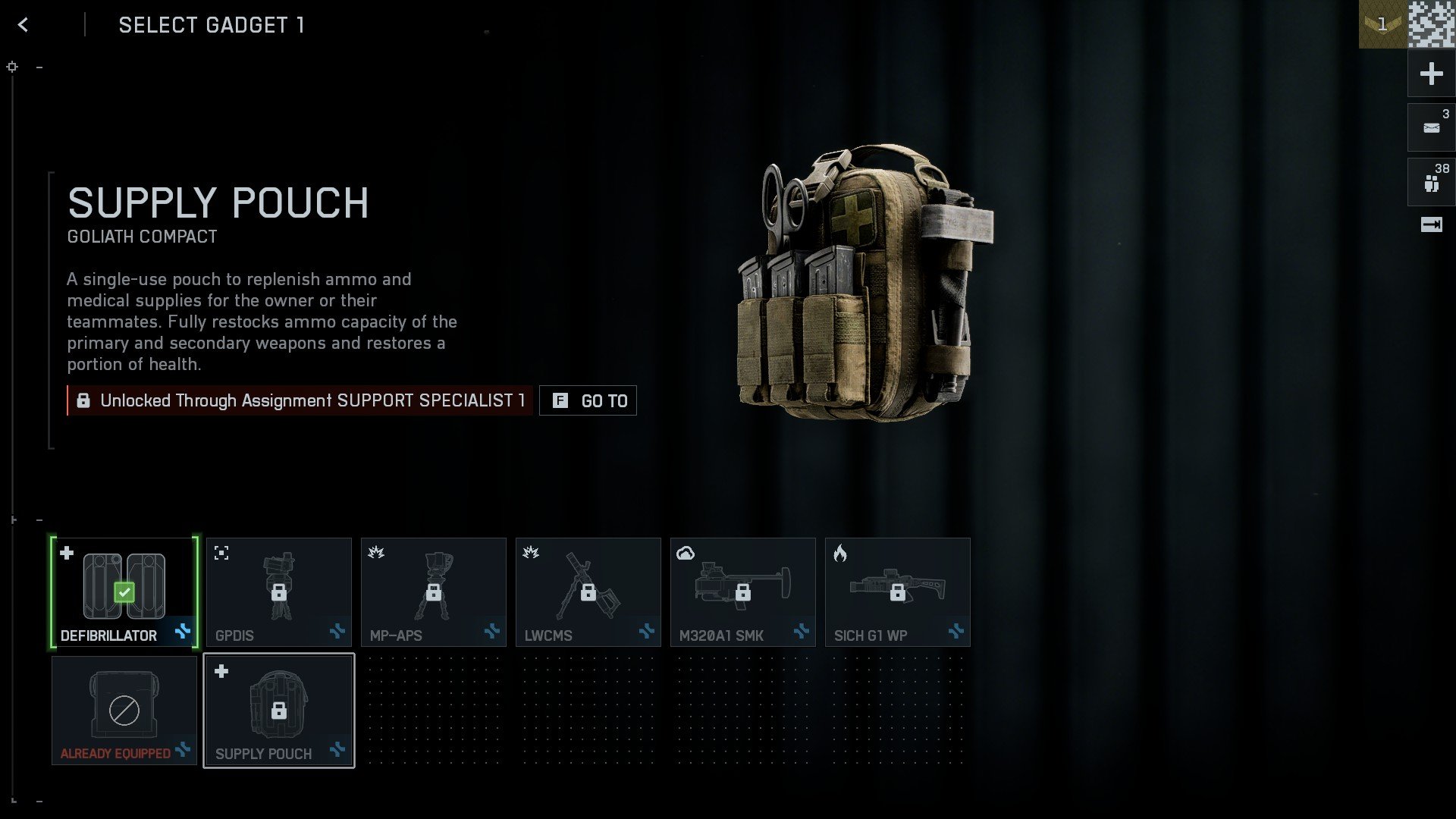This screenshot has height=819, width=1456.
Task: Click the plus icon in the right sidebar
Action: (1431, 74)
